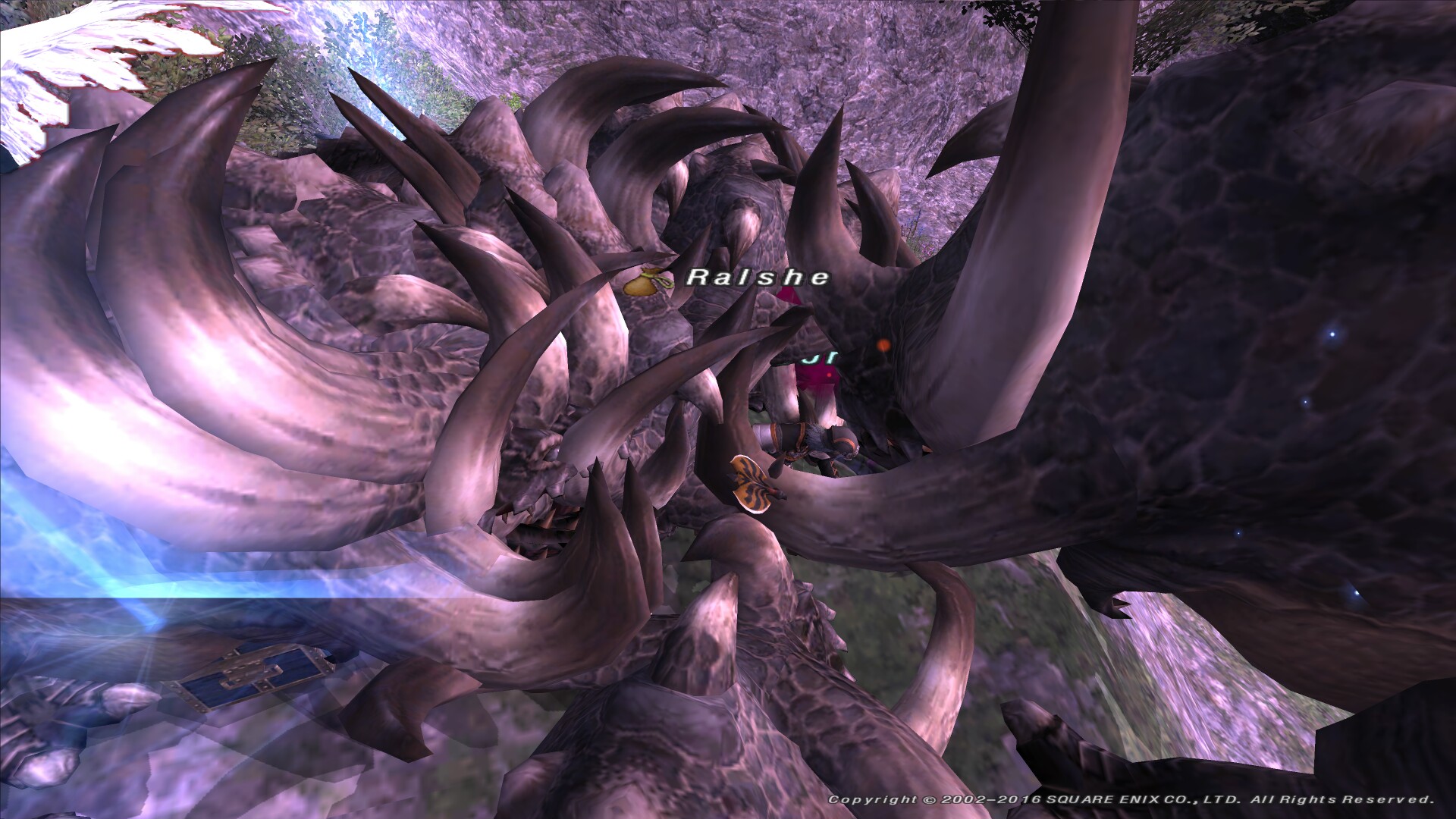
Task: Click the bazaar bag icon beside Ralshe
Action: (645, 283)
